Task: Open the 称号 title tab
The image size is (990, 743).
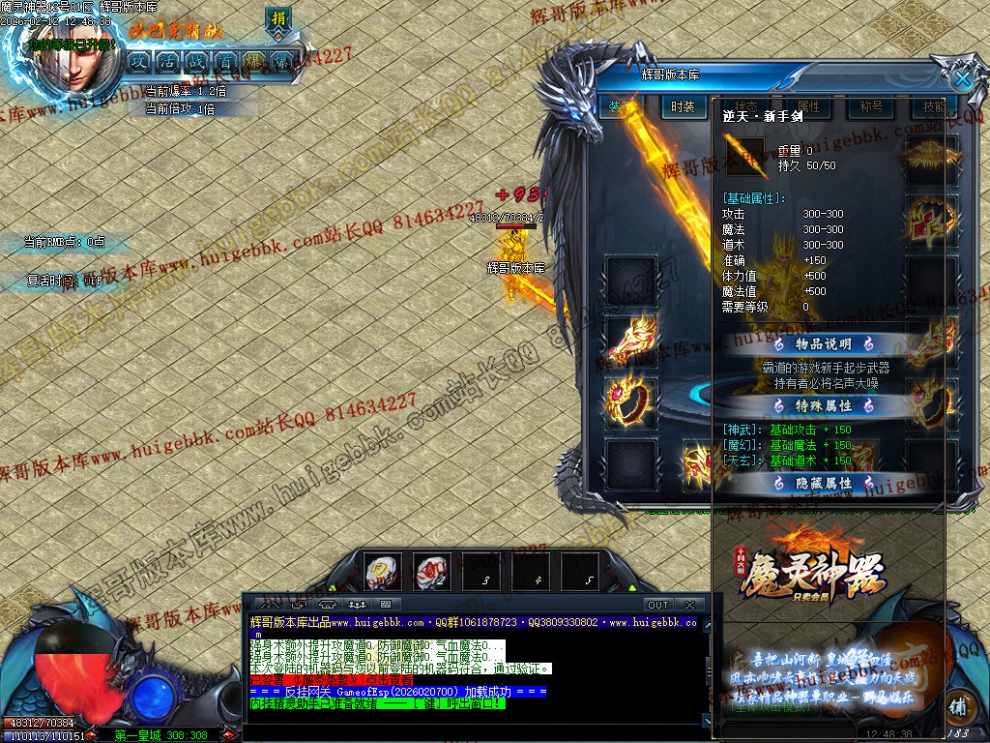Action: click(864, 107)
